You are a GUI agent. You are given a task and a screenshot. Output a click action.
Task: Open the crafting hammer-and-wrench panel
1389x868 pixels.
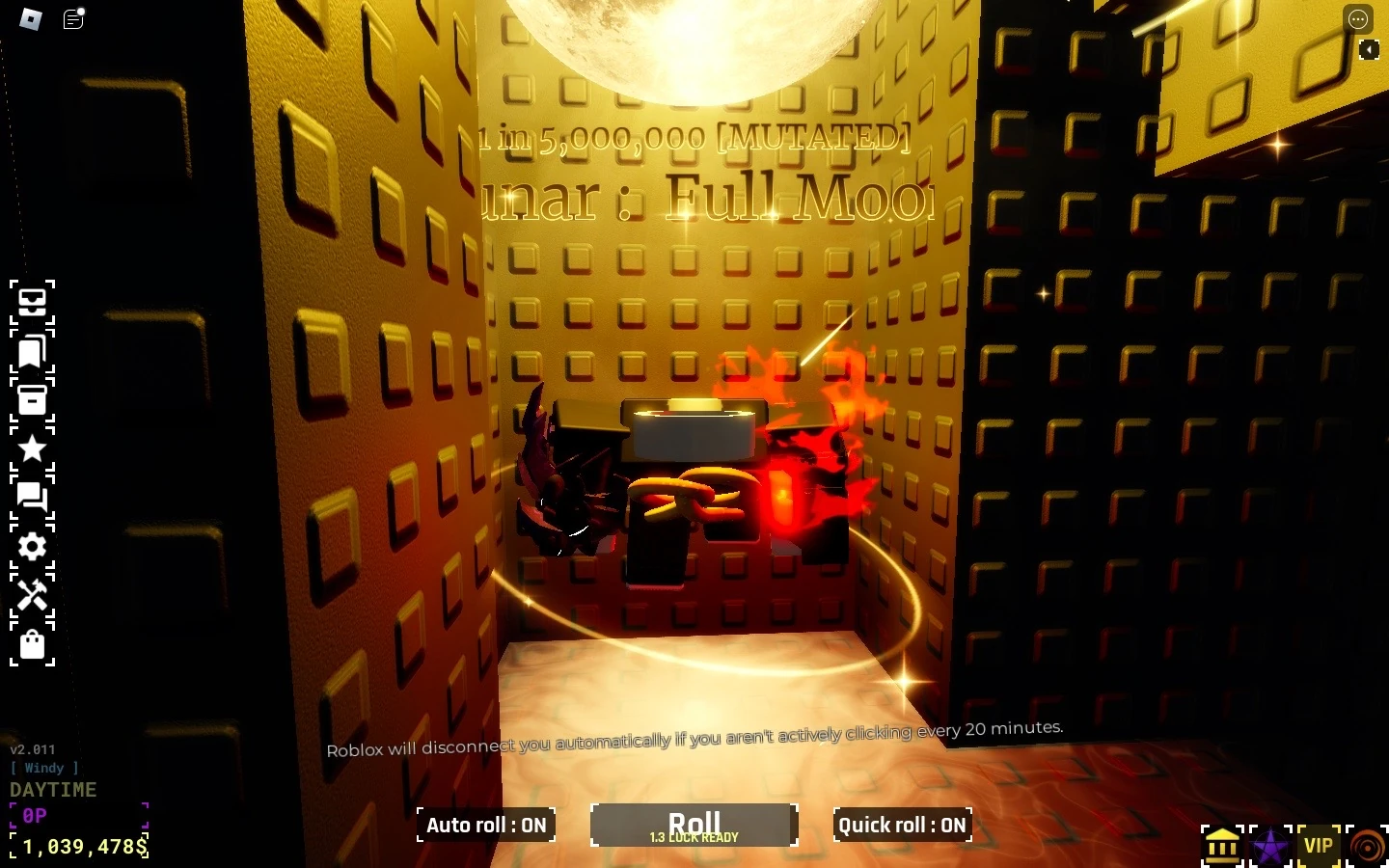coord(33,598)
